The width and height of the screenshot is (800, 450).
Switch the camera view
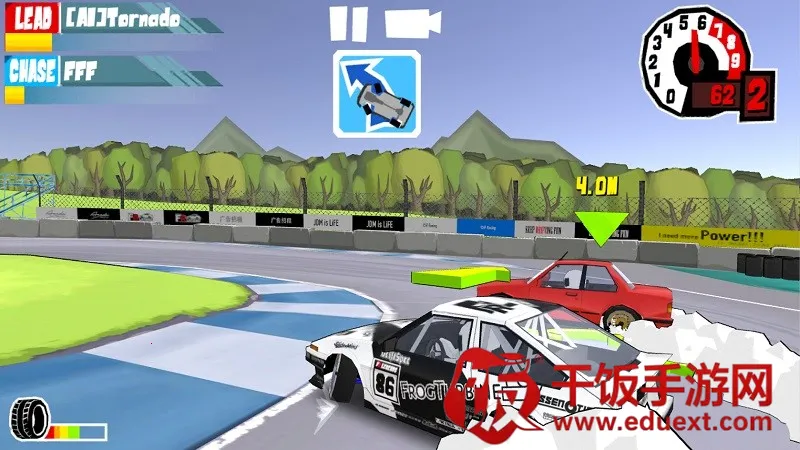(413, 22)
